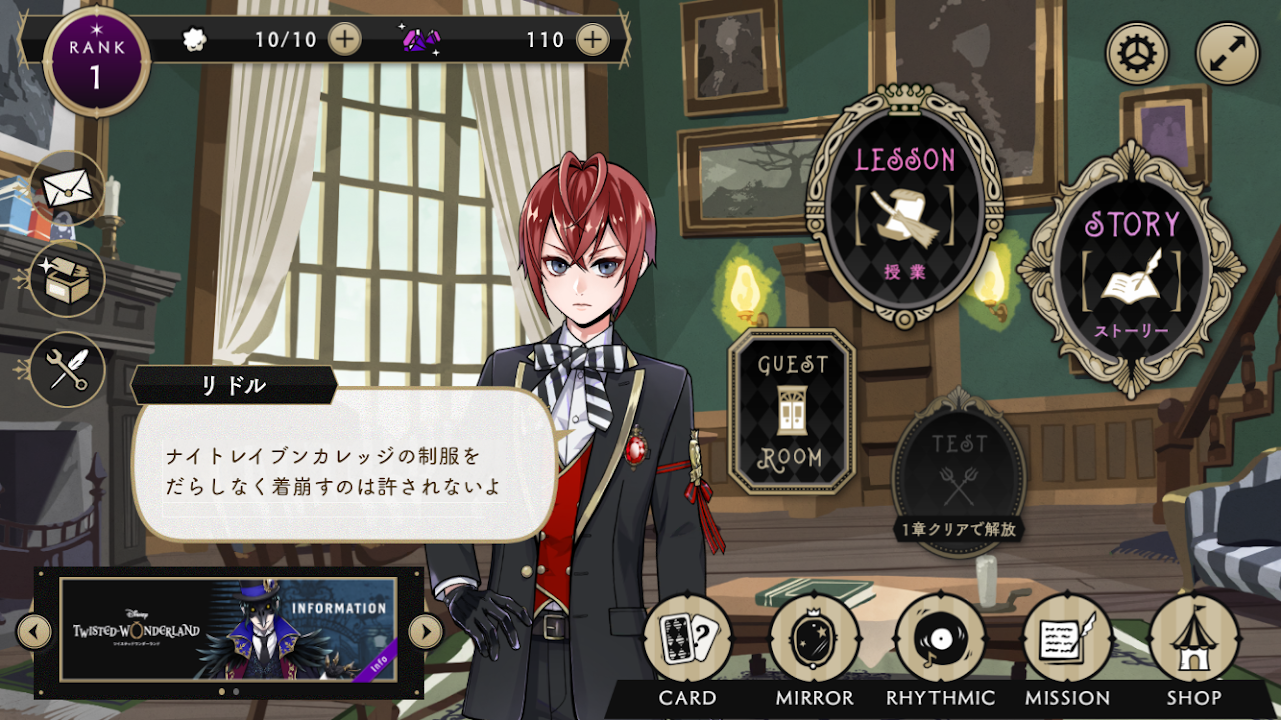Select the wrench and feather icon
The height and width of the screenshot is (720, 1281).
point(67,369)
